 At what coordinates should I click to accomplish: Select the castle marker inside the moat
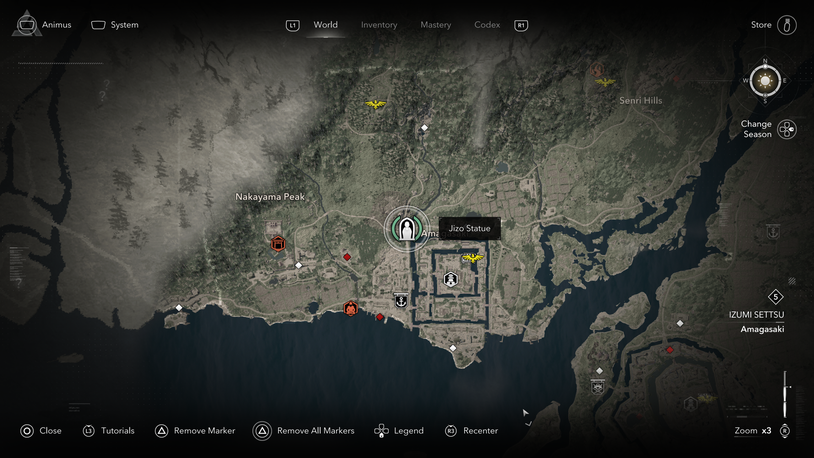451,280
